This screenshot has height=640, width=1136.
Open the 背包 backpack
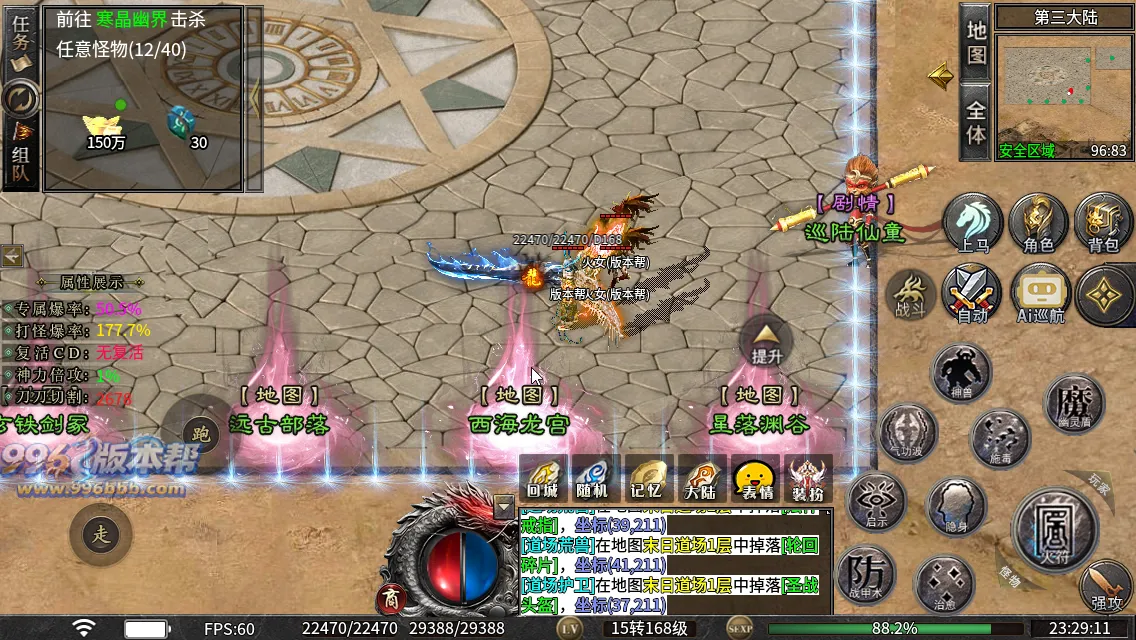pos(1103,224)
